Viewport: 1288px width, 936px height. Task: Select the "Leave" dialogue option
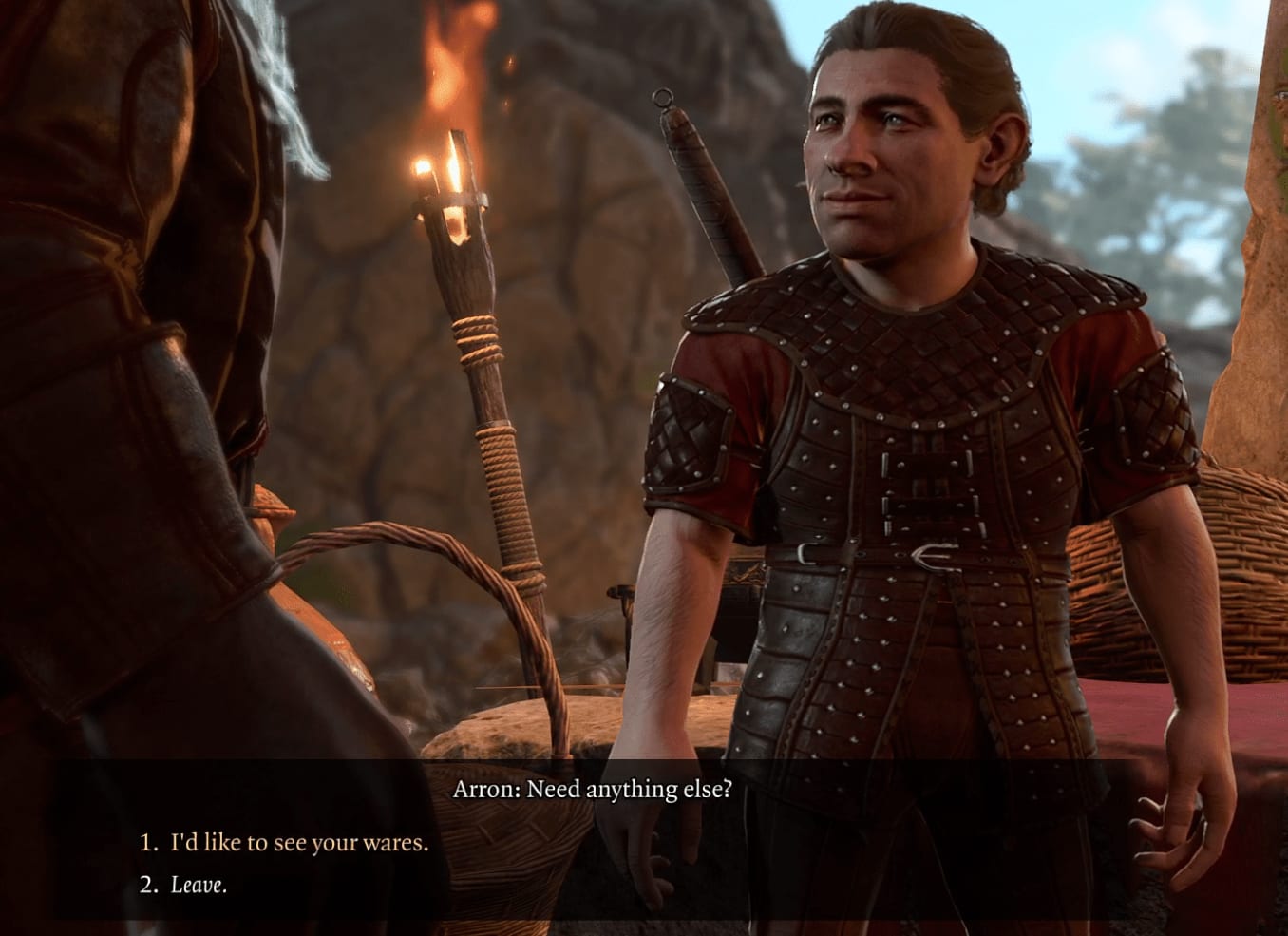coord(199,885)
